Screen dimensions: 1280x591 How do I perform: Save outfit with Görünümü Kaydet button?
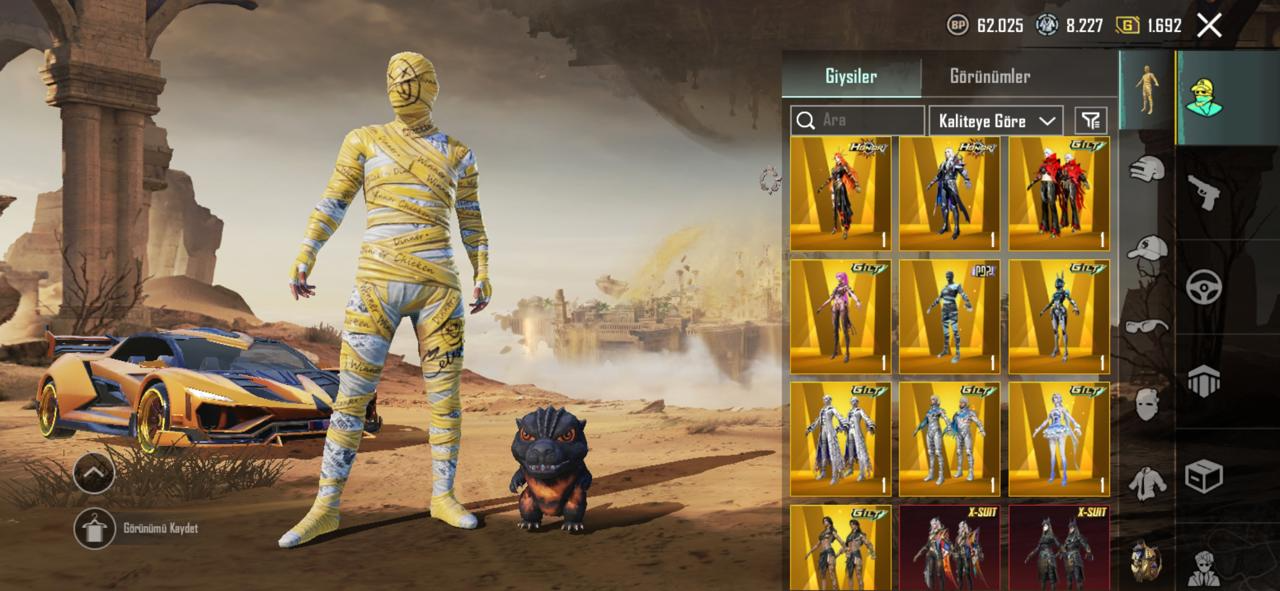click(x=95, y=528)
